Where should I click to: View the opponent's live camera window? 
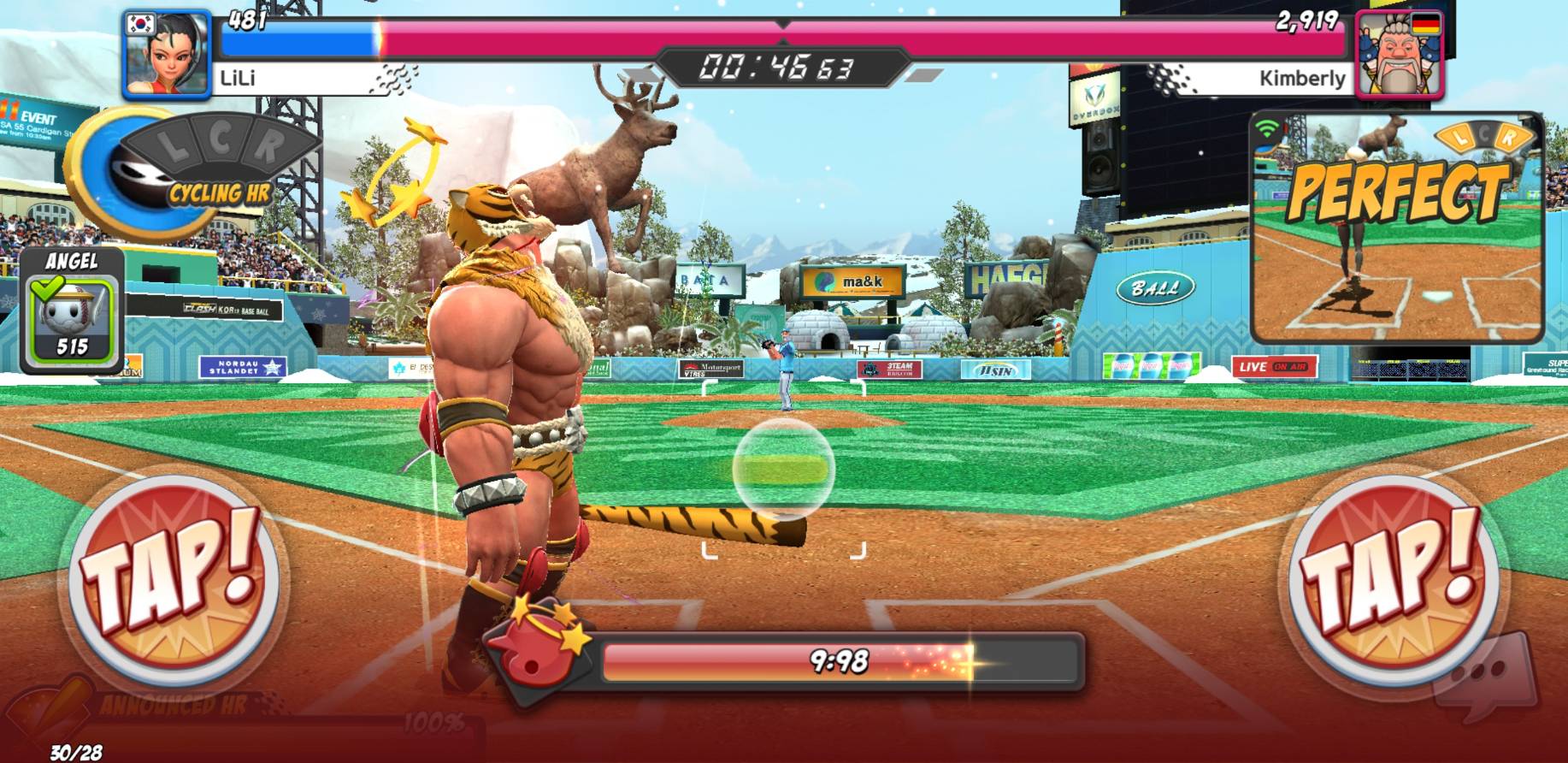(1397, 227)
